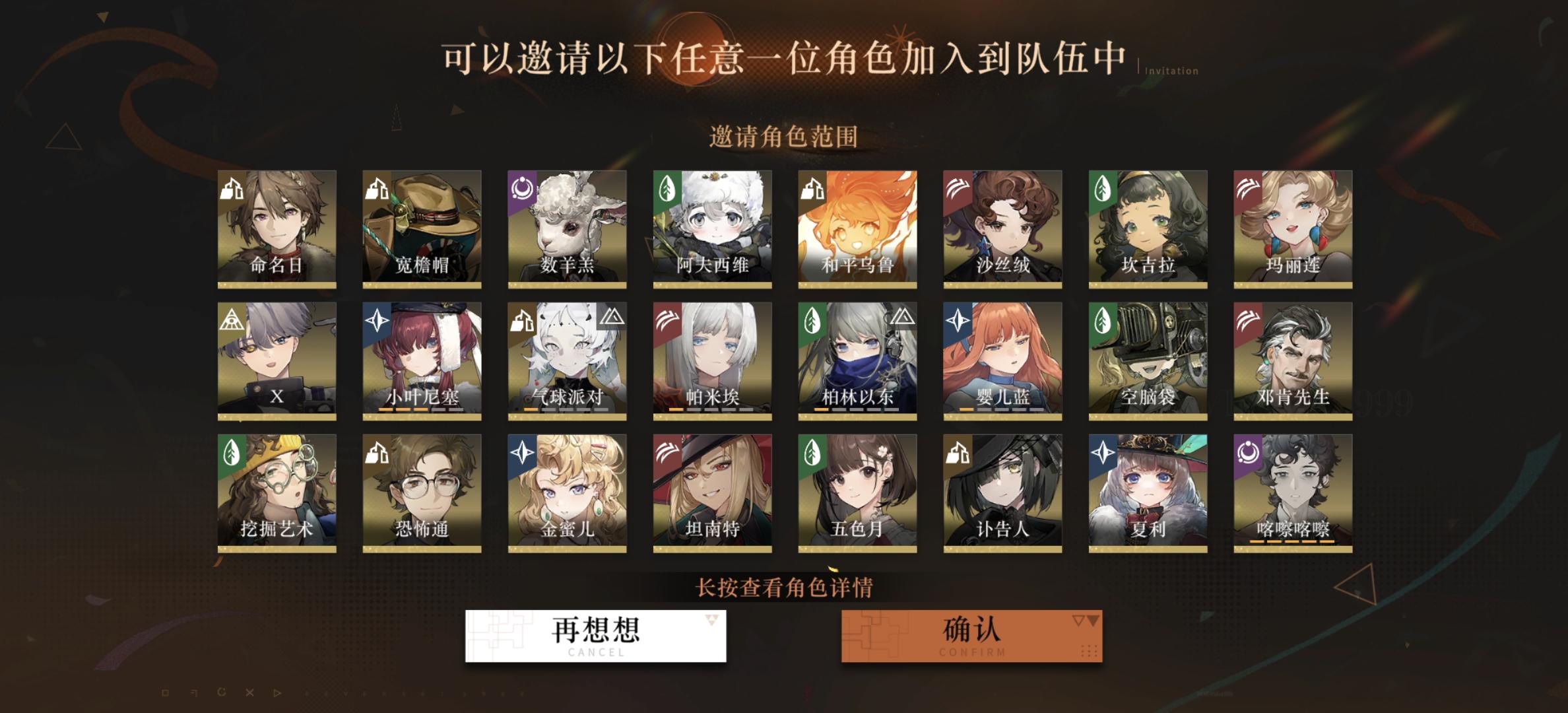Click the green afflatus icon on 五色月's portrait
Viewport: 1568px width, 713px height.
click(x=812, y=454)
